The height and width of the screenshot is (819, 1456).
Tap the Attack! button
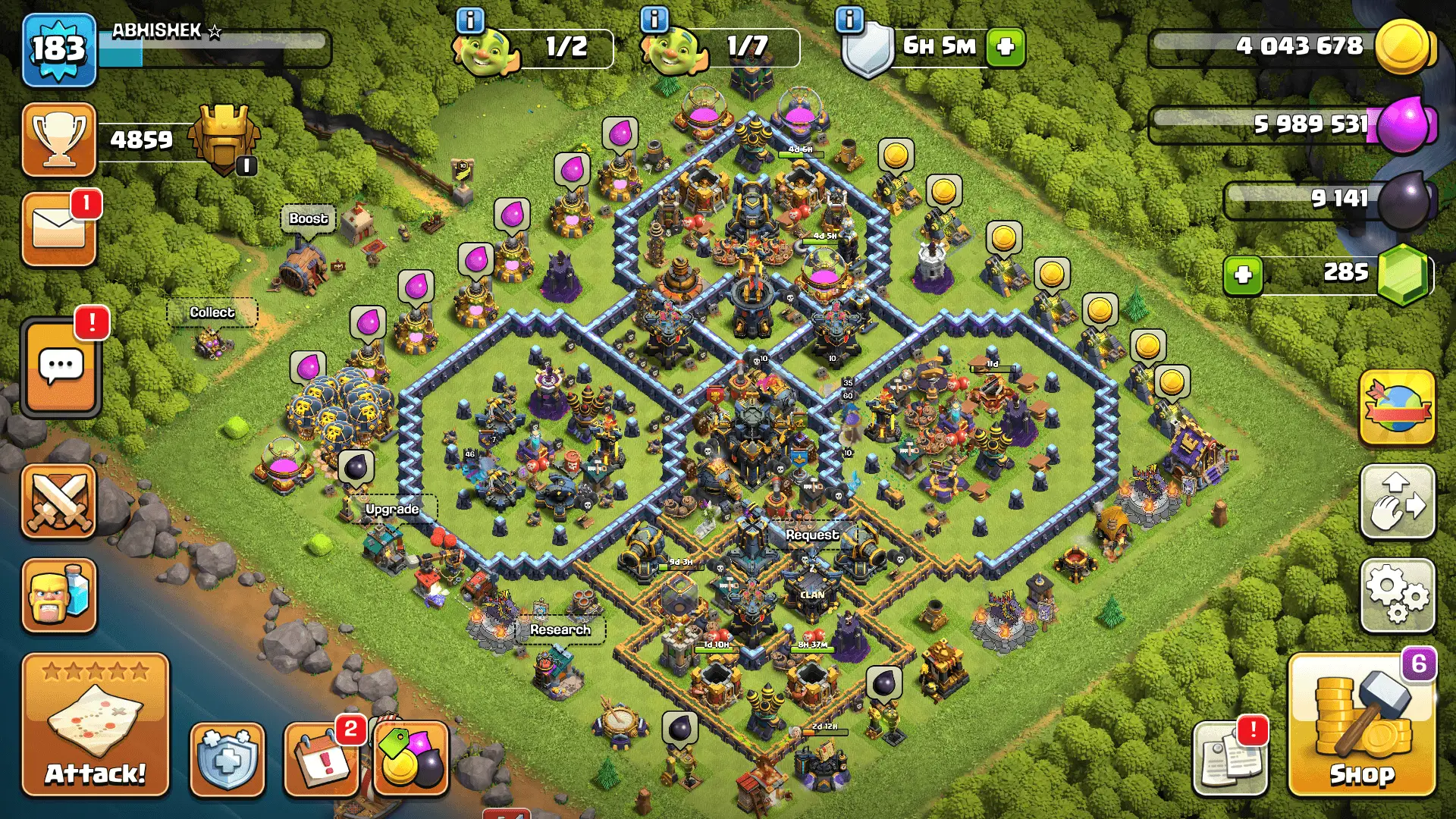pos(94,724)
